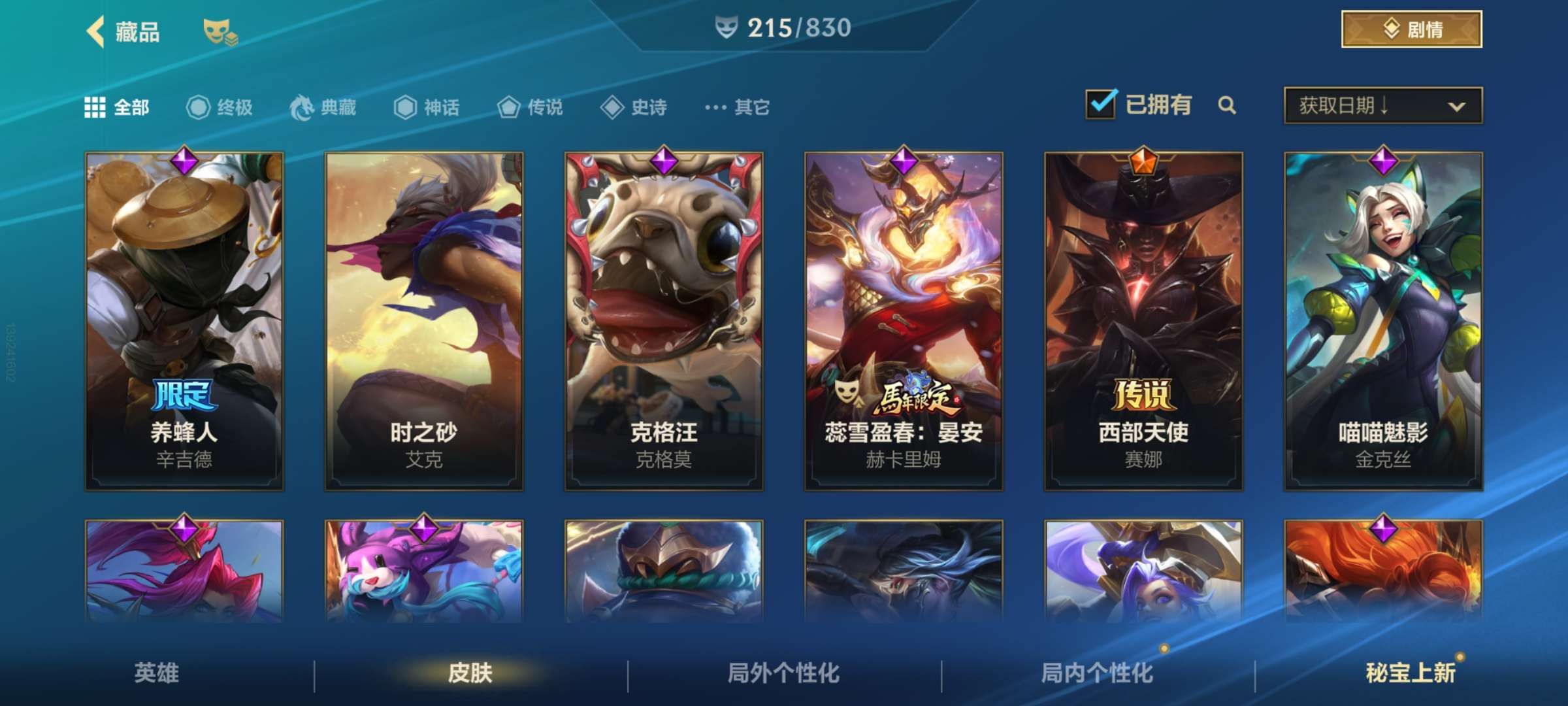Select the 神话 rarity hexagon icon
This screenshot has width=1568, height=706.
tap(404, 109)
